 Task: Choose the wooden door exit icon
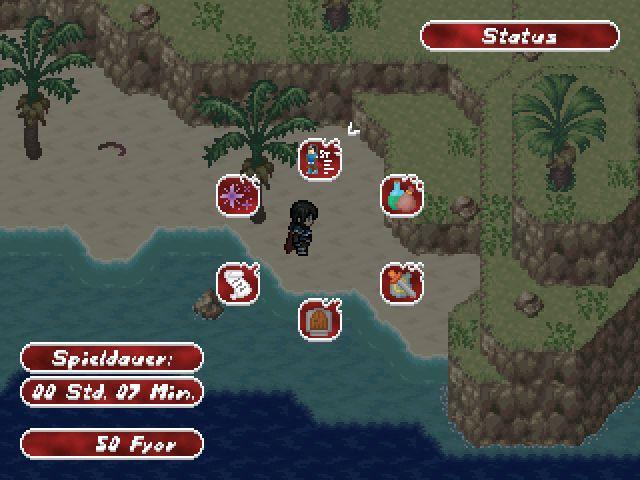pos(320,319)
